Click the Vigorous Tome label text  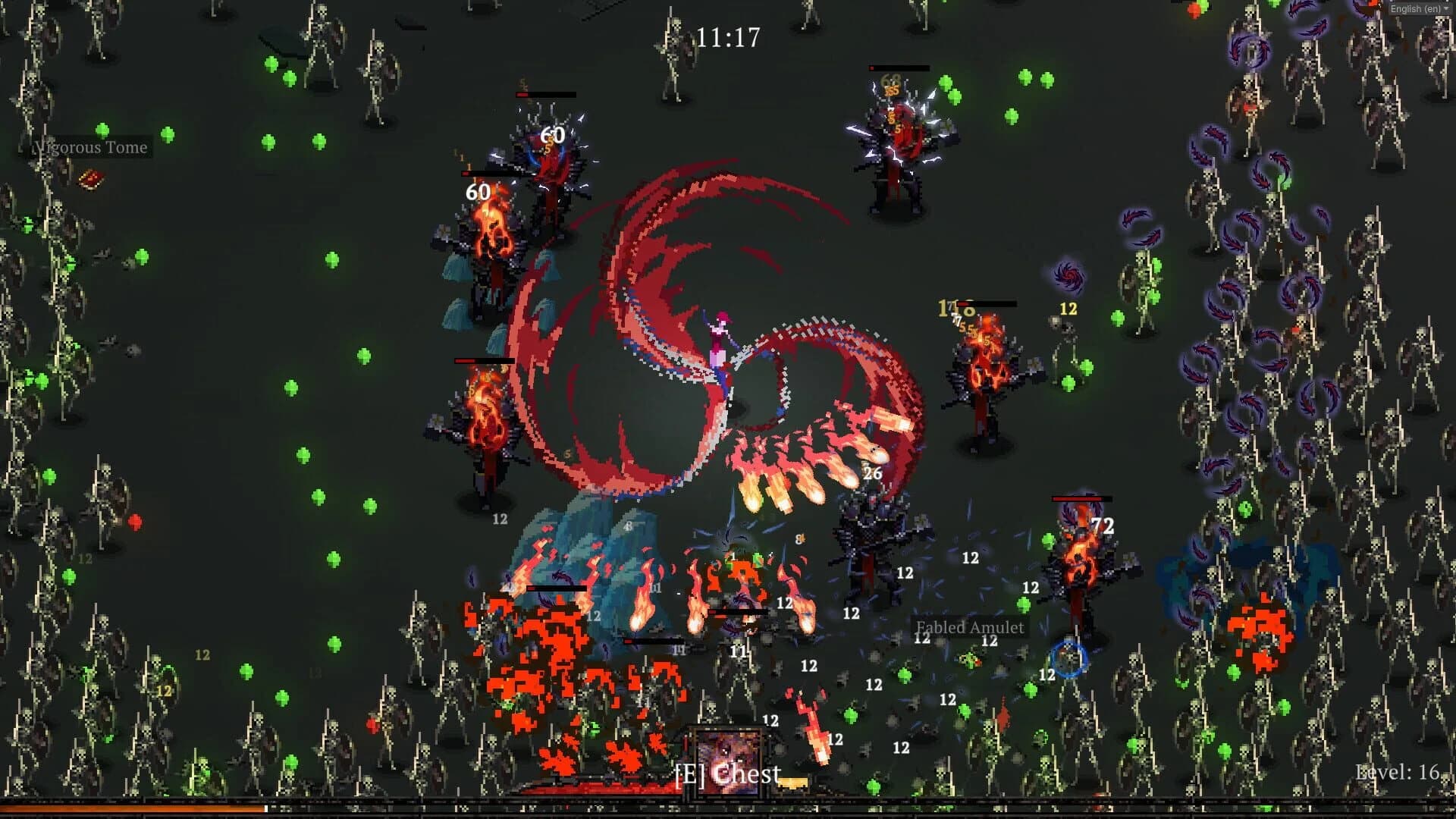click(x=89, y=148)
